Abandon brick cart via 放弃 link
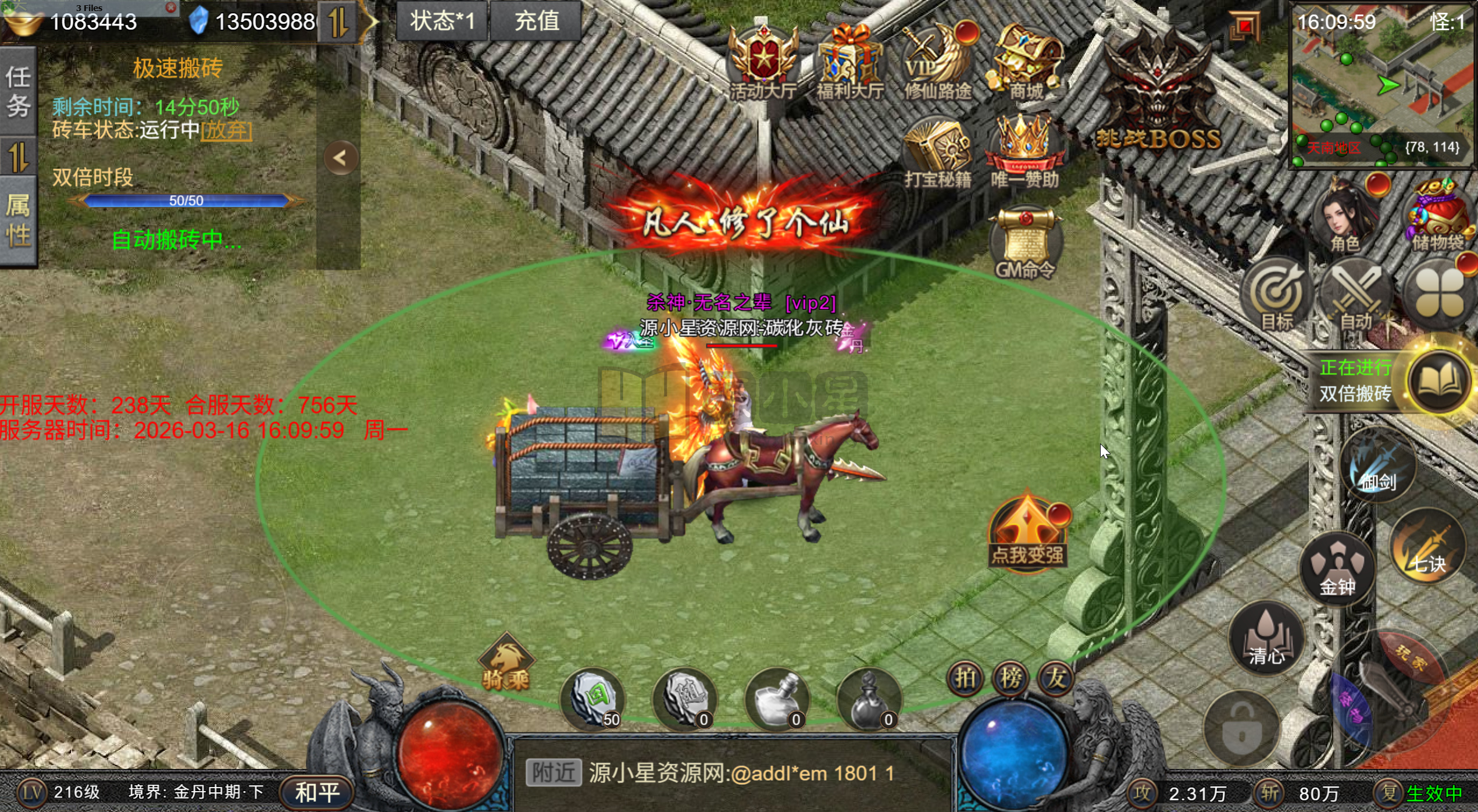This screenshot has width=1478, height=812. pyautogui.click(x=226, y=130)
